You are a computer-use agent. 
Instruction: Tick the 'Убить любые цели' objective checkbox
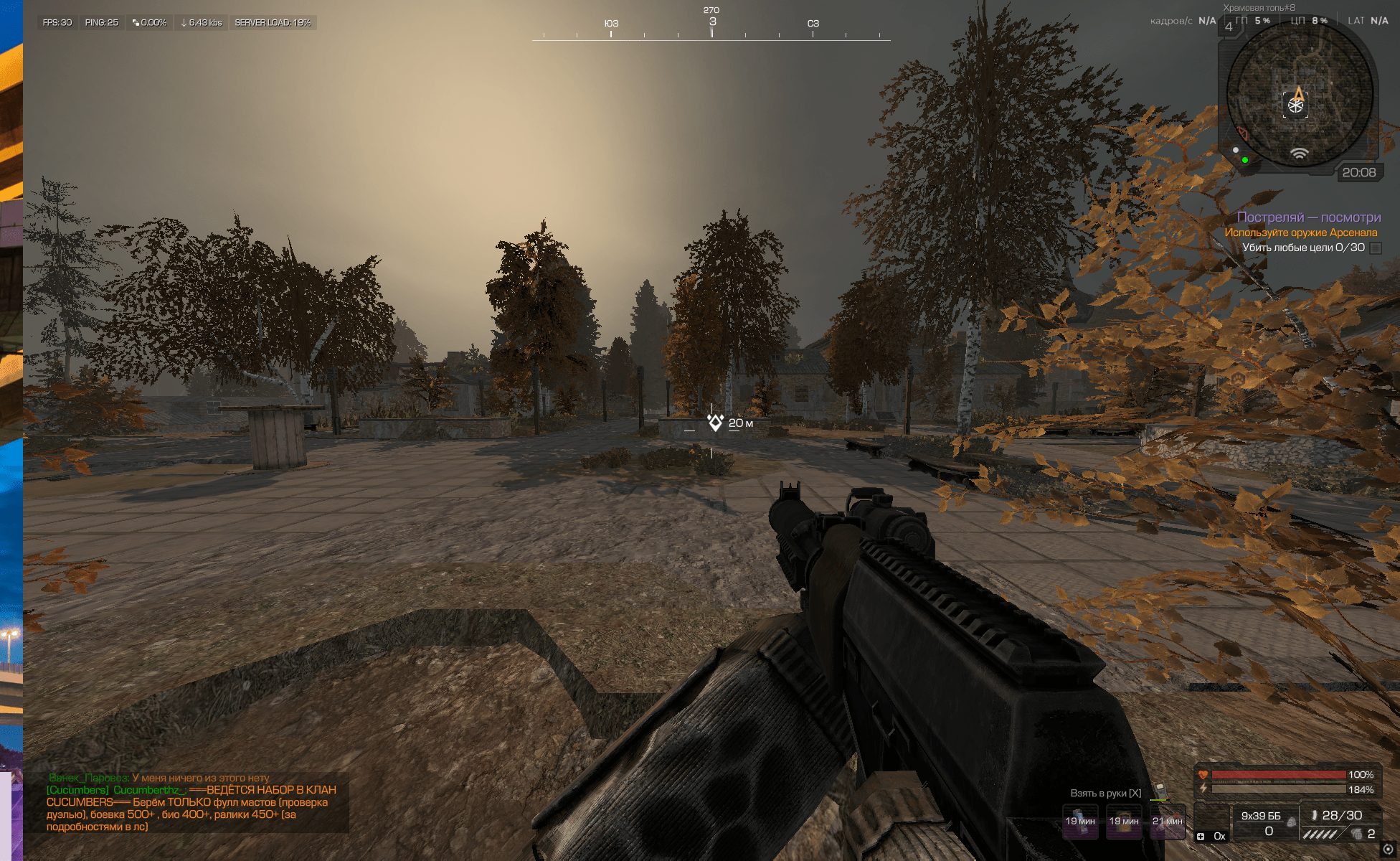1376,248
